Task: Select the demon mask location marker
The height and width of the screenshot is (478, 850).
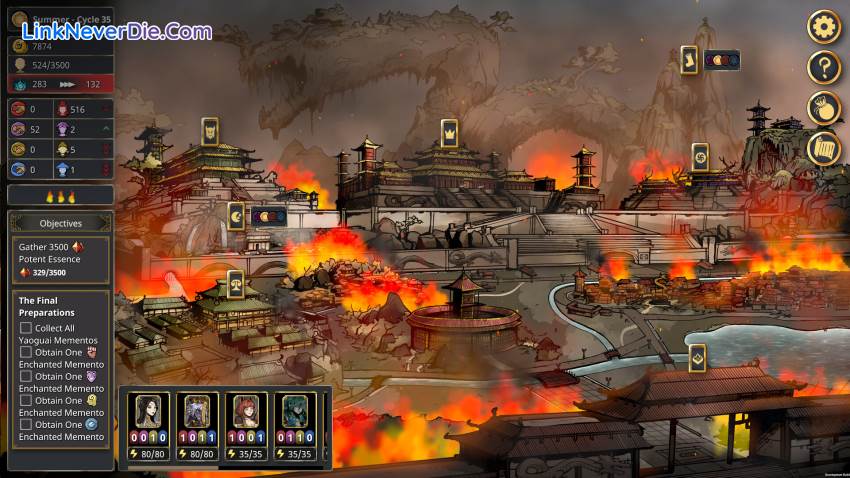Action: pyautogui.click(x=210, y=131)
